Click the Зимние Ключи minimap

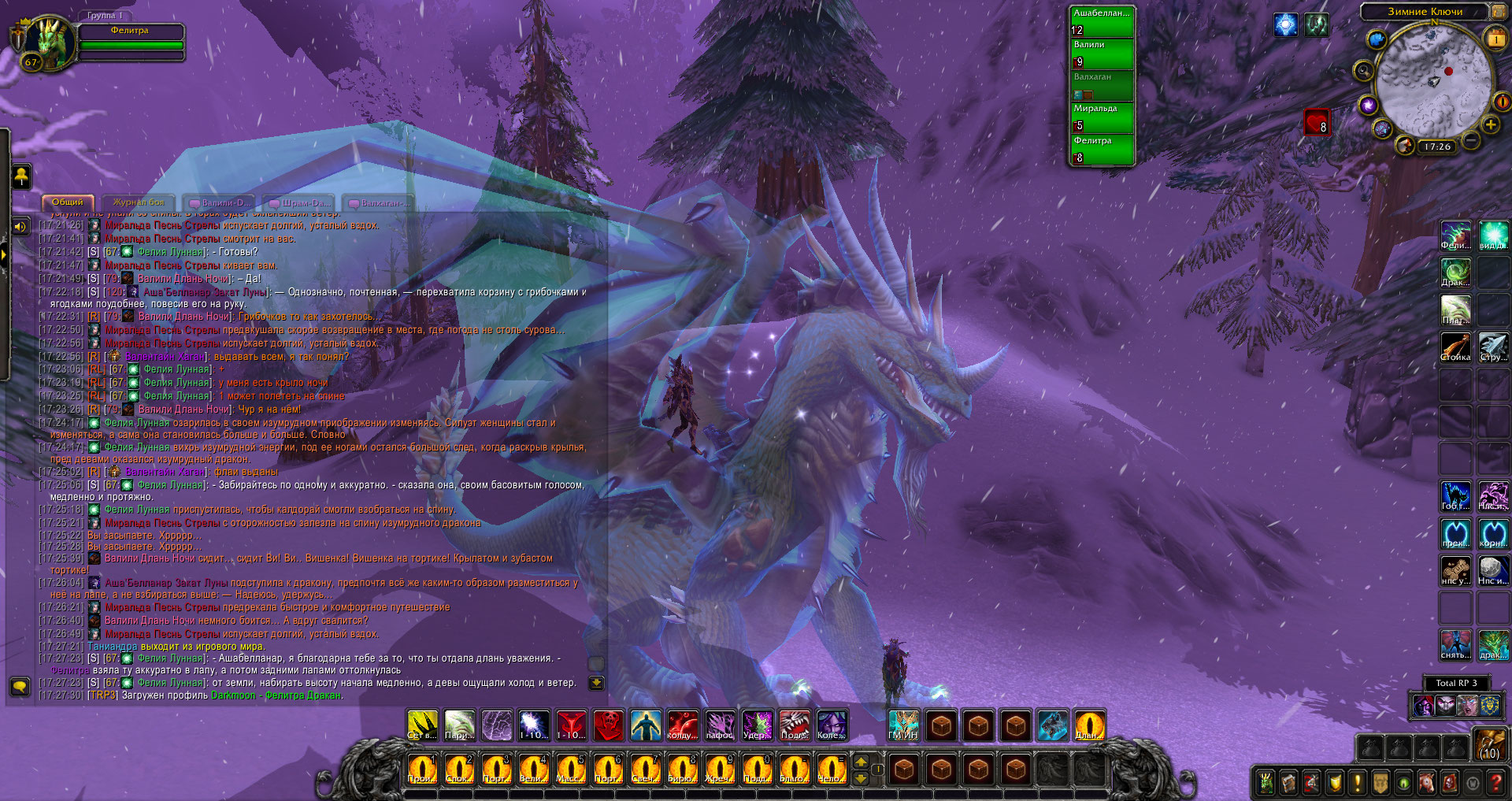click(1434, 83)
